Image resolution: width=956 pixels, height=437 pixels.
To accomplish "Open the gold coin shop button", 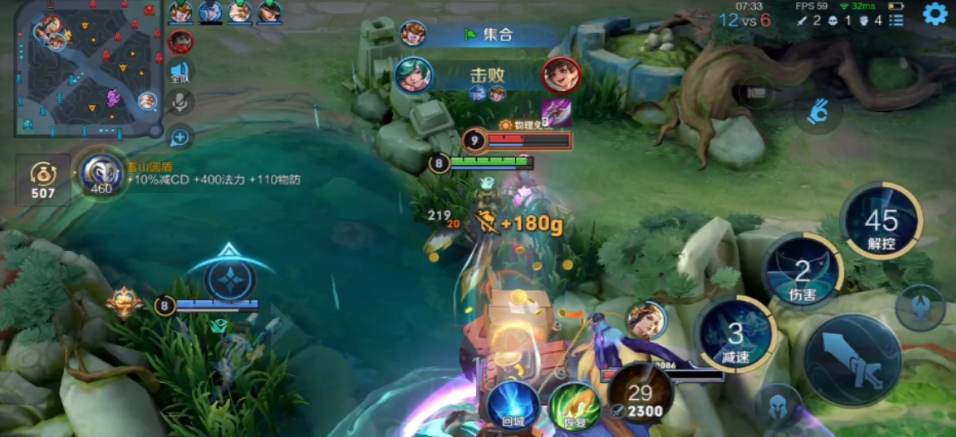I will pyautogui.click(x=42, y=180).
